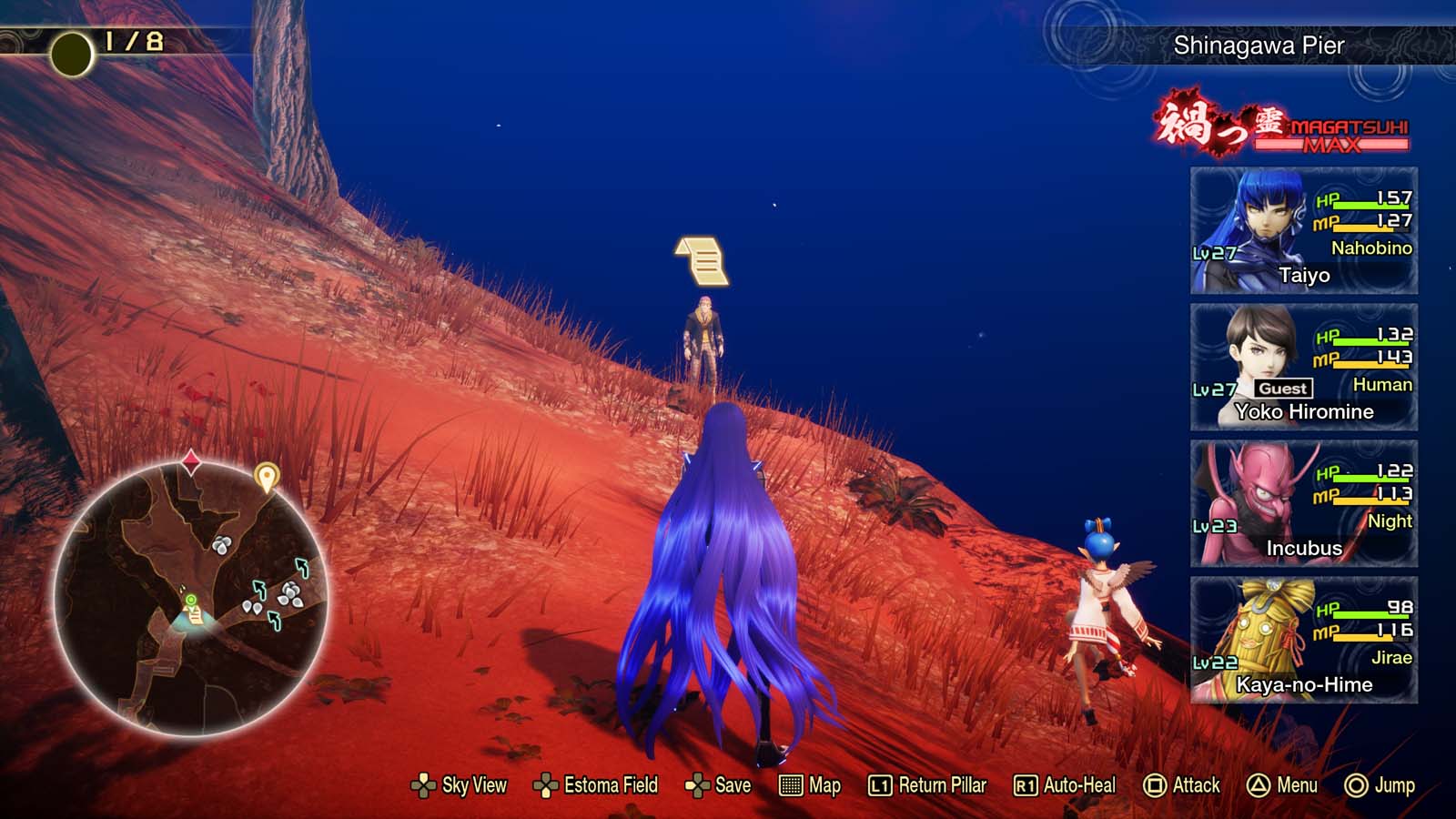The image size is (1456, 819).
Task: Click the Sky View directional pad icon
Action: (x=424, y=784)
